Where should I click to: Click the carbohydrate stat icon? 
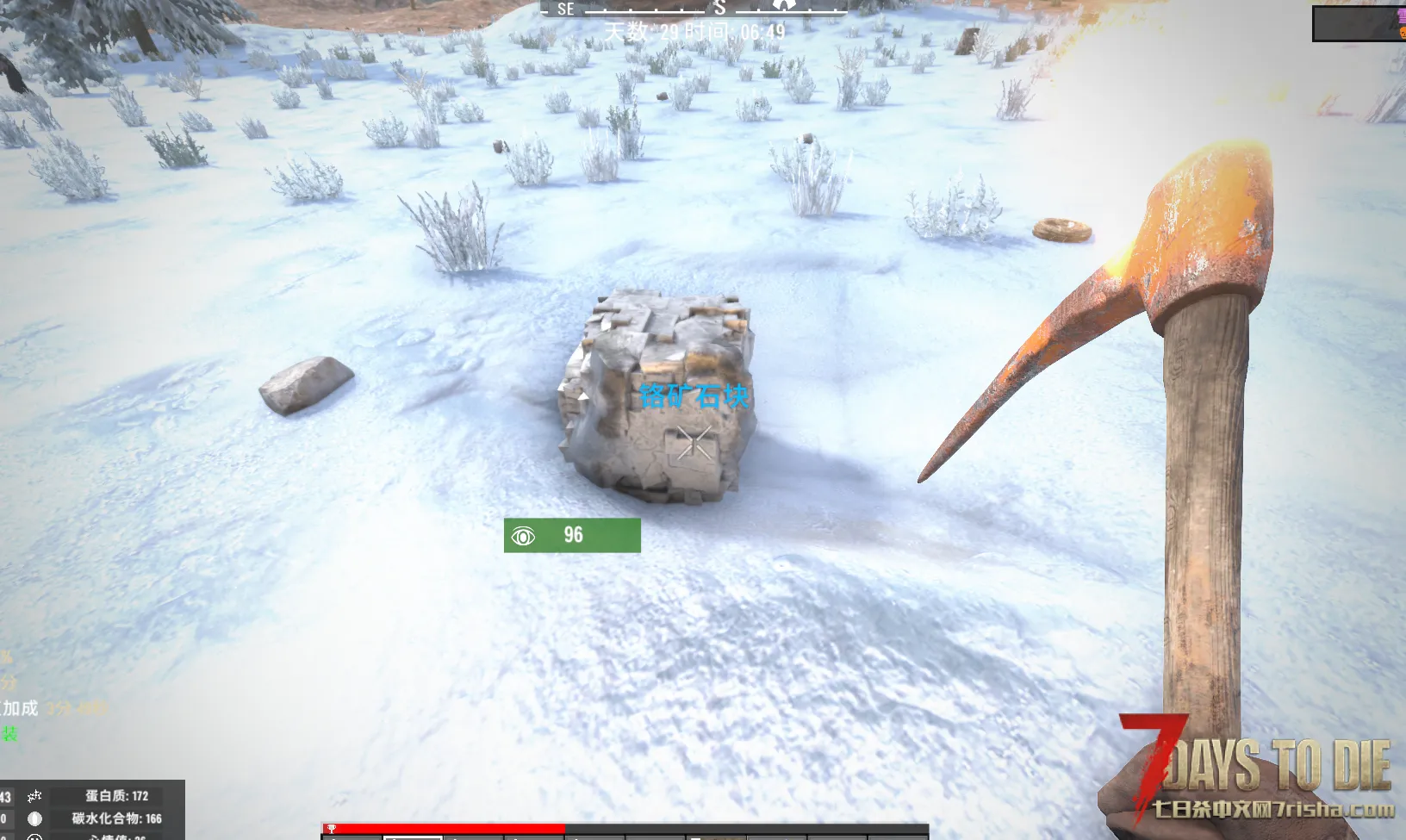tap(34, 818)
